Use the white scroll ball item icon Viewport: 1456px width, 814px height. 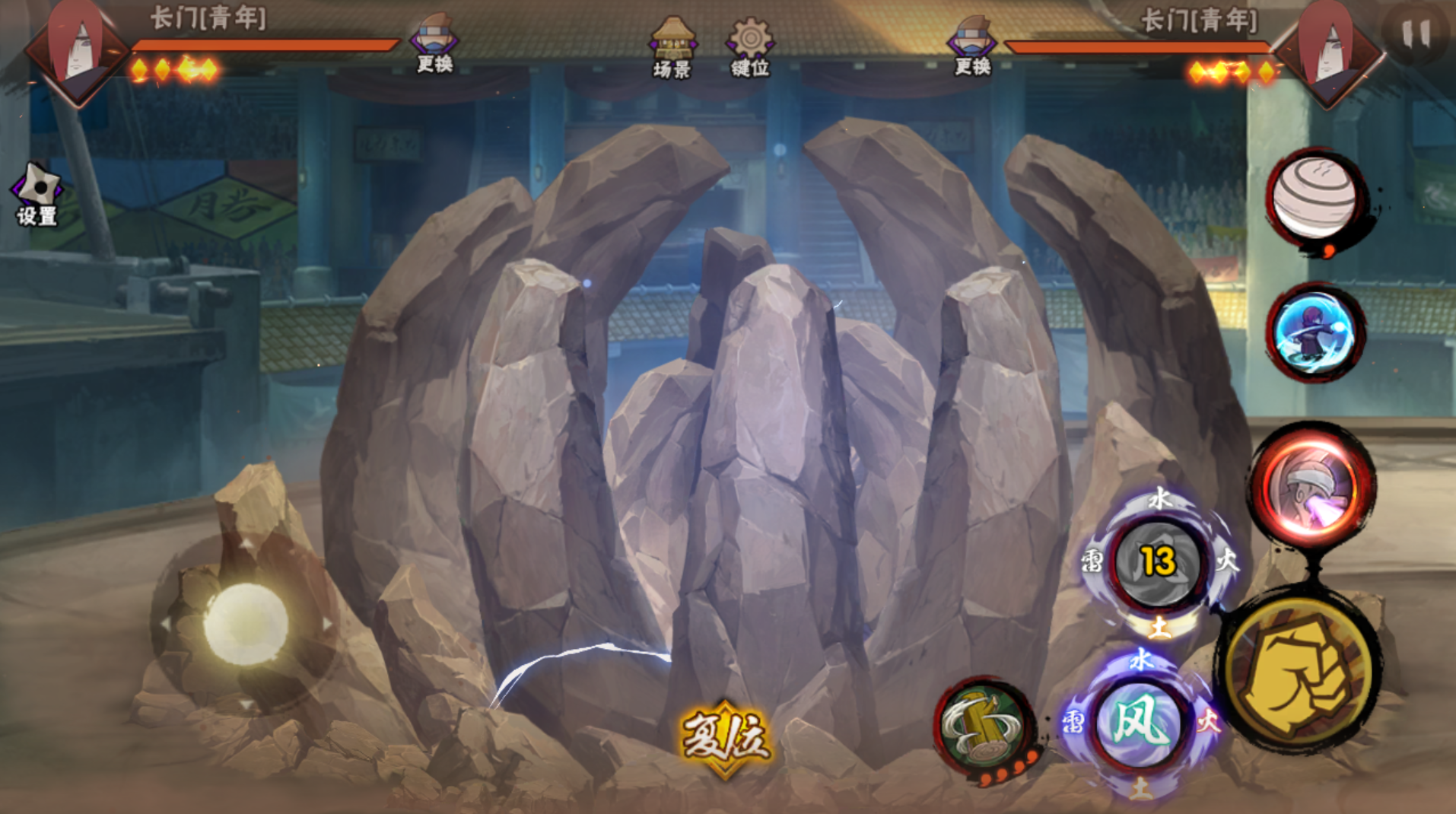[x=1315, y=199]
